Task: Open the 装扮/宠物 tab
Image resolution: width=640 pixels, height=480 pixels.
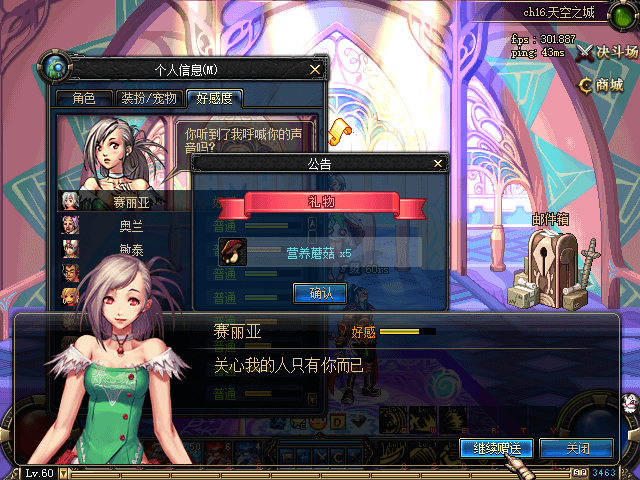Action: [149, 98]
